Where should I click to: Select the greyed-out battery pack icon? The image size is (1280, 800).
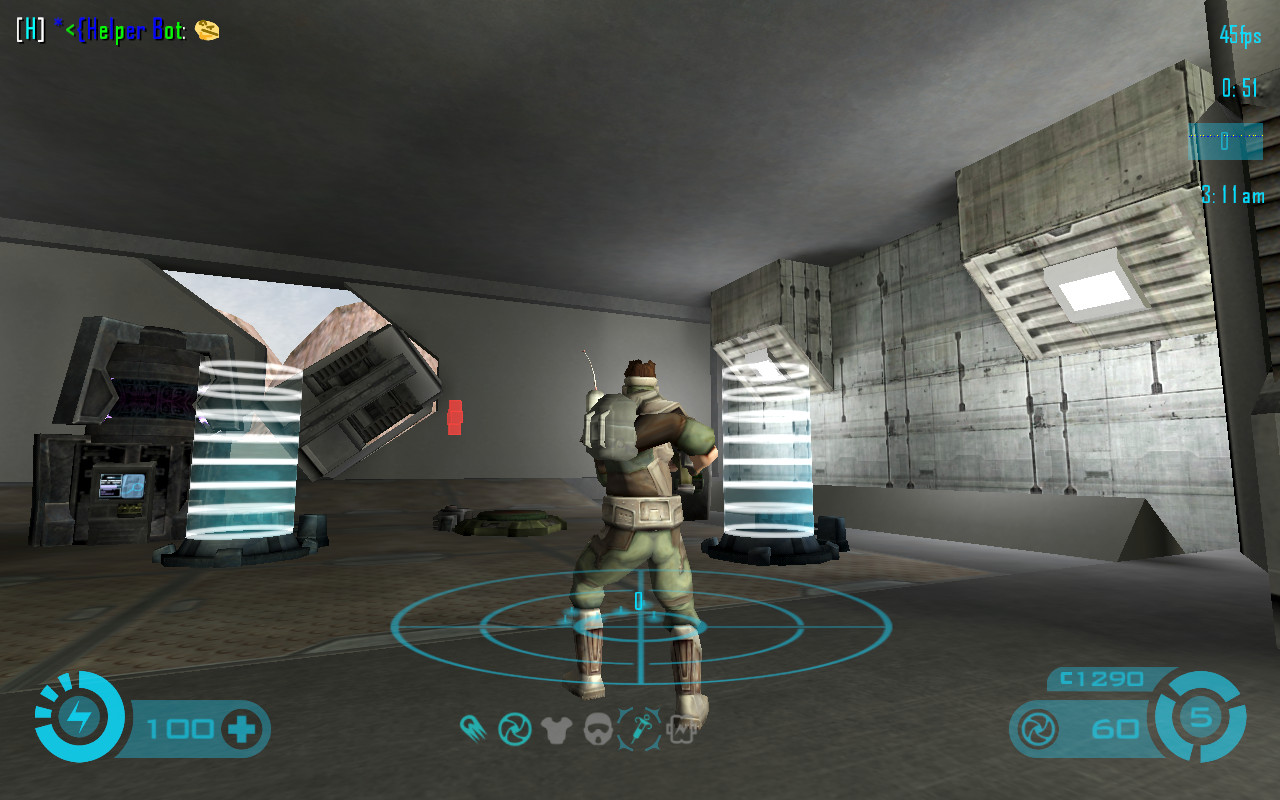[680, 729]
